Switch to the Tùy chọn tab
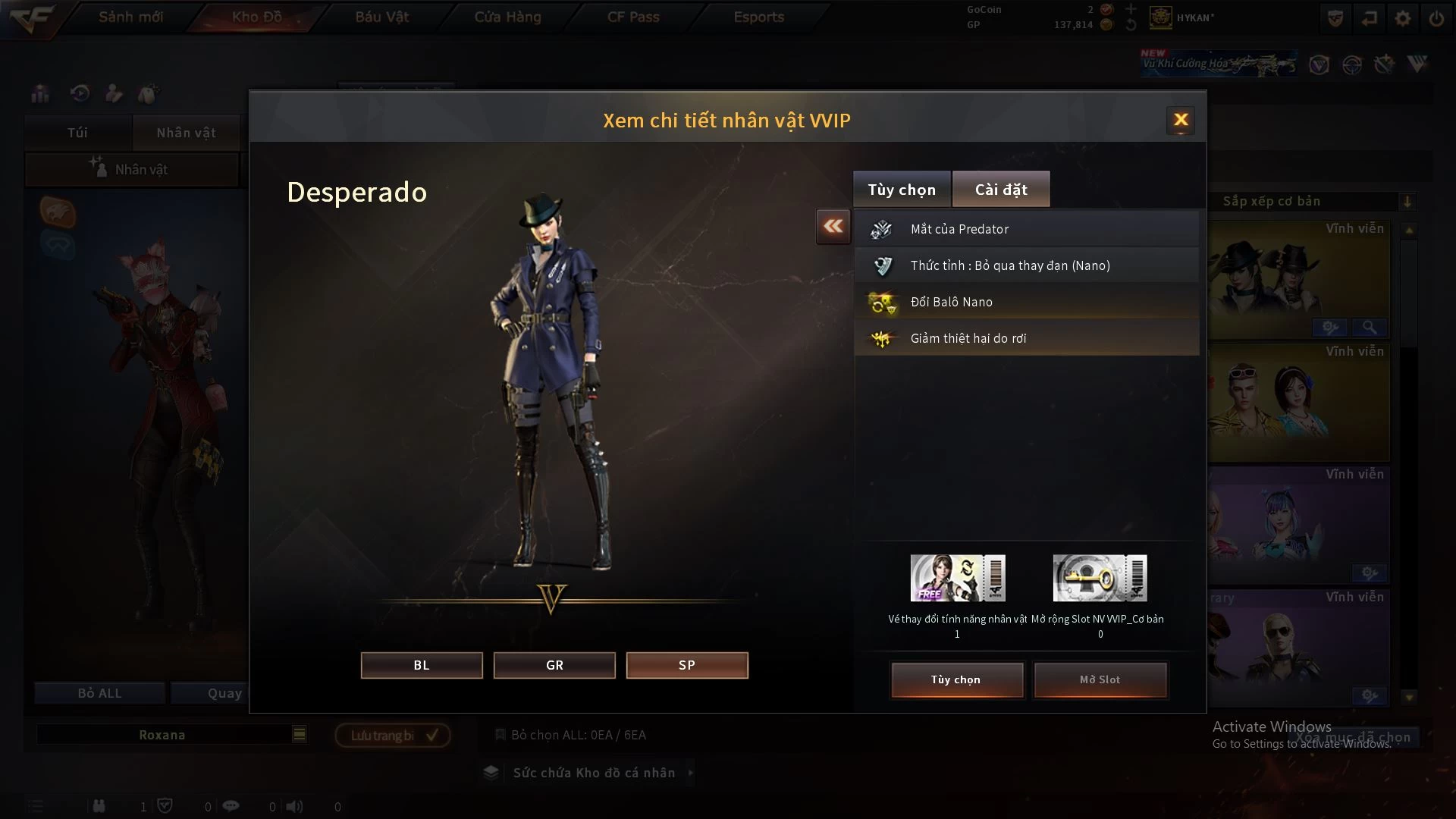 [902, 190]
